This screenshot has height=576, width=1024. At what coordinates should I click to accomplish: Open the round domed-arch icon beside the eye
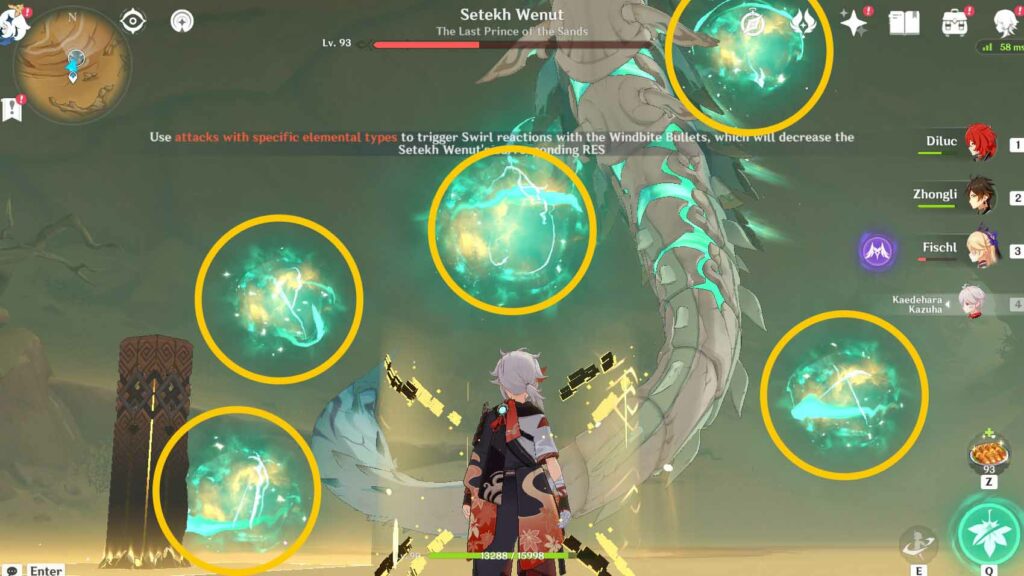coord(182,20)
